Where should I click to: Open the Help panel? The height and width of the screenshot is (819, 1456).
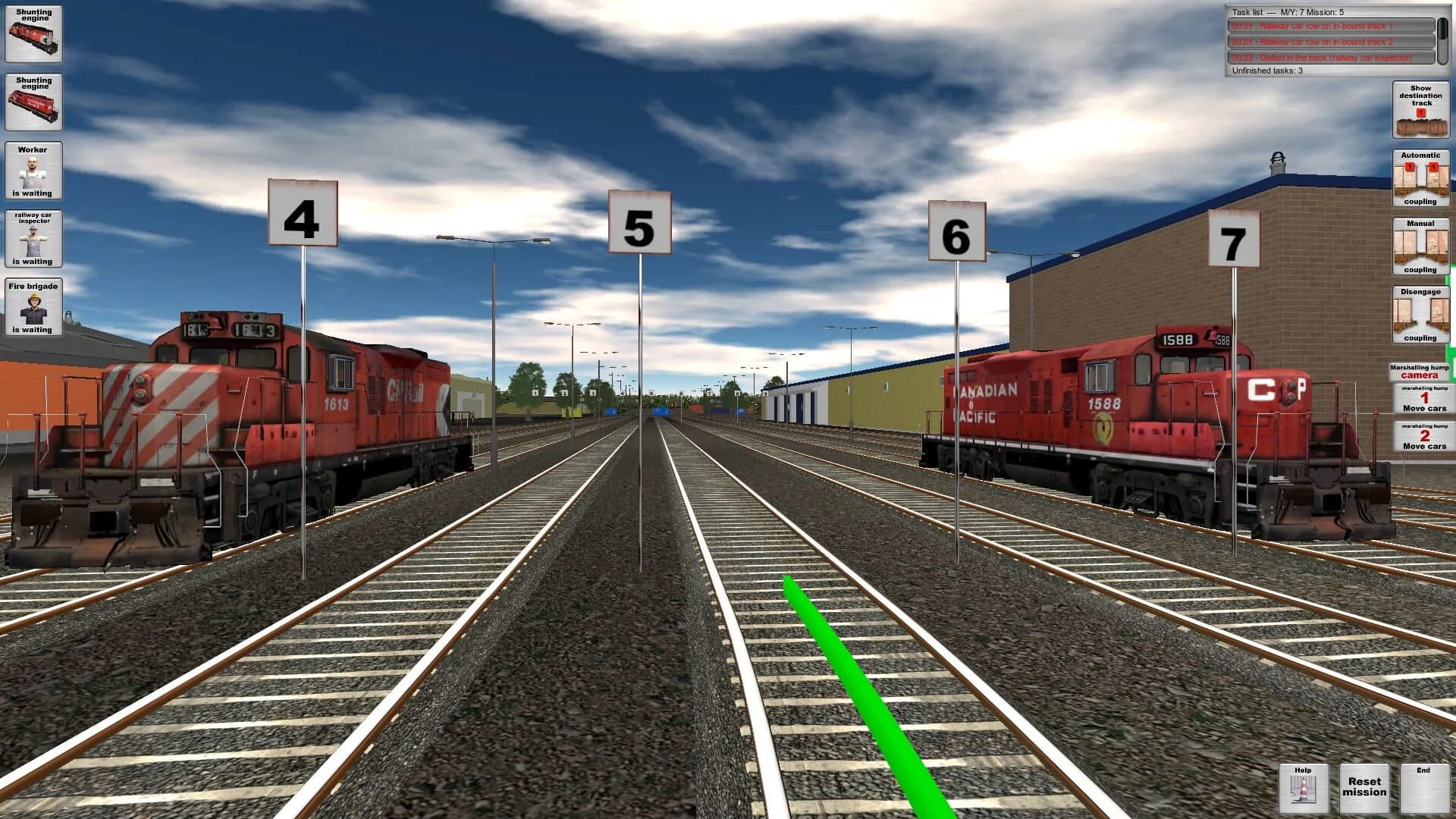tap(1302, 786)
